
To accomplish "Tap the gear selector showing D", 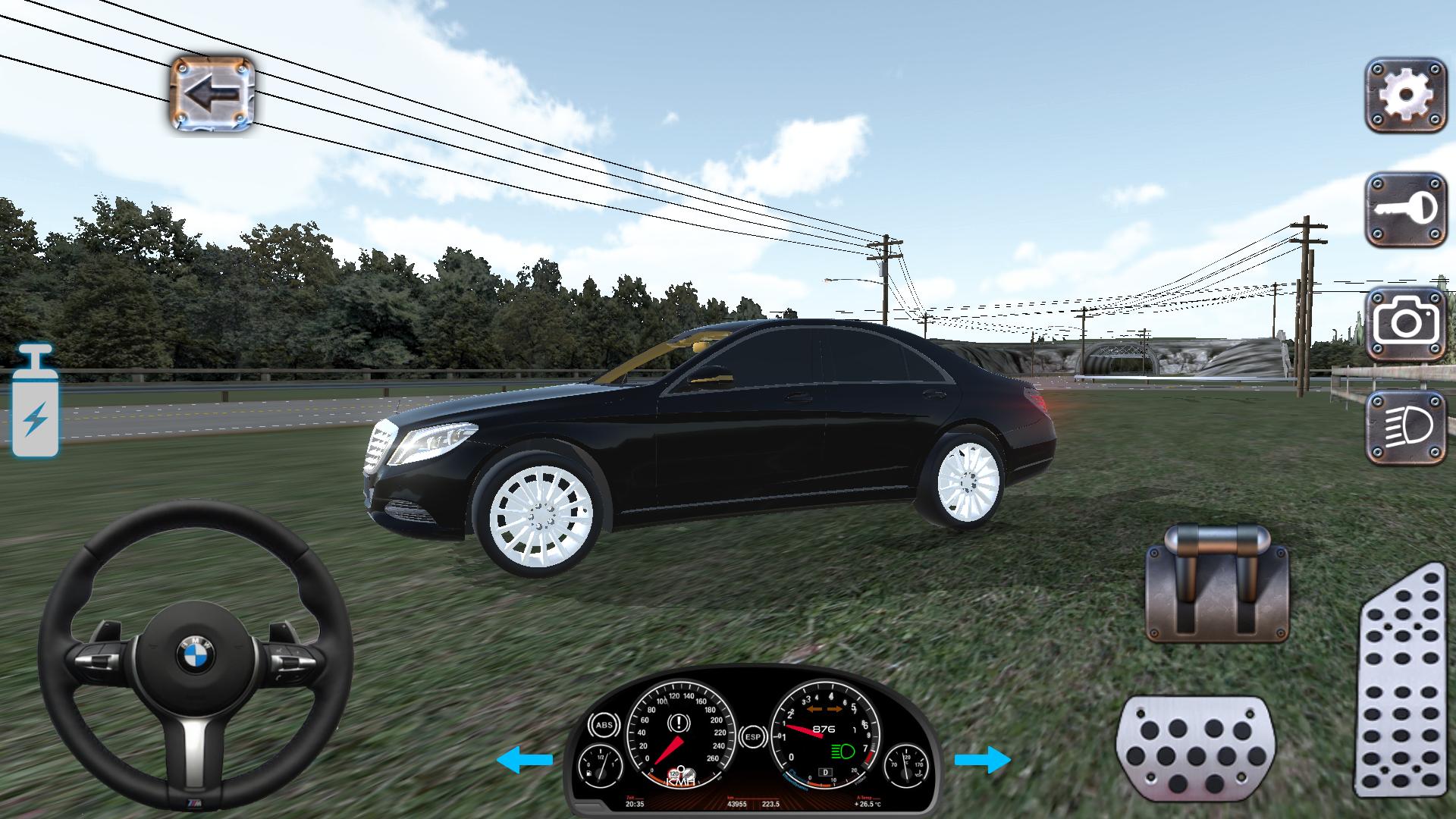I will click(x=825, y=771).
